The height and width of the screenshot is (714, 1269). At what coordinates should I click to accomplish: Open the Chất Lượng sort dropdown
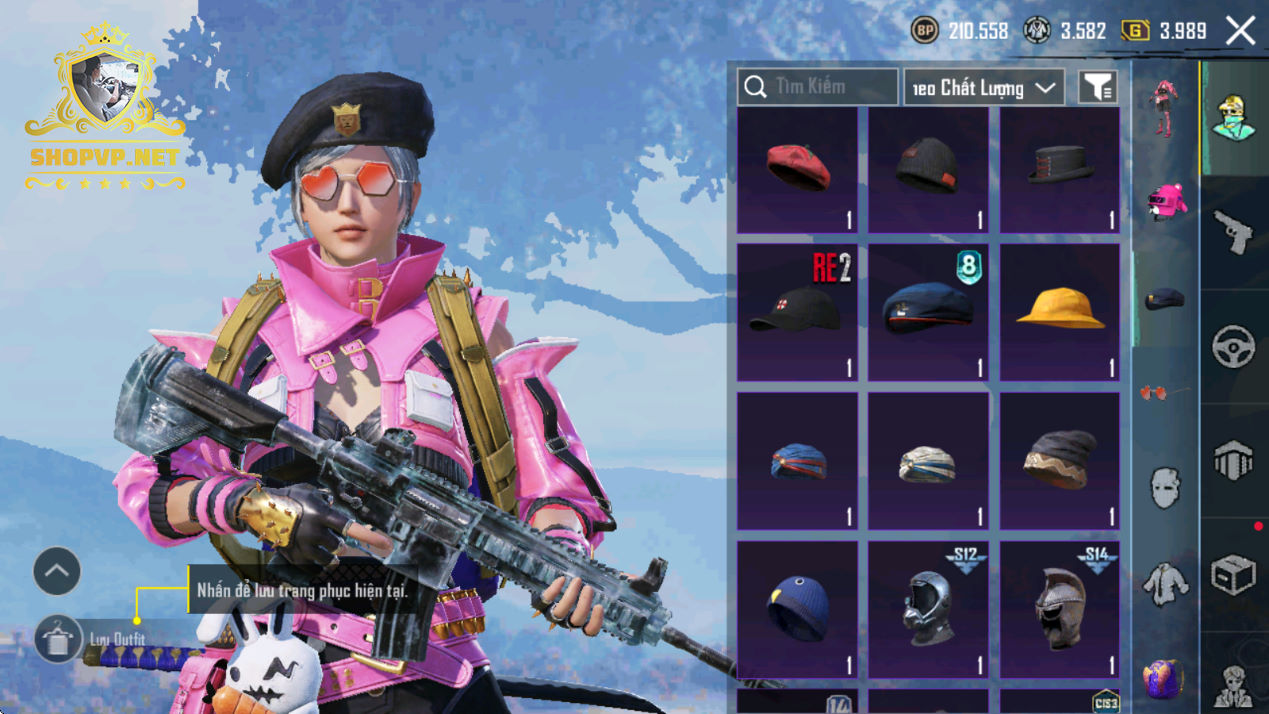pyautogui.click(x=984, y=88)
